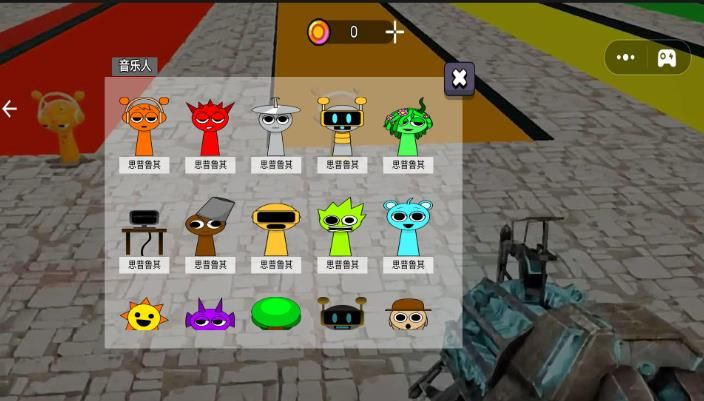The height and width of the screenshot is (401, 704).
Task: Choose the red spiky character
Action: click(210, 126)
